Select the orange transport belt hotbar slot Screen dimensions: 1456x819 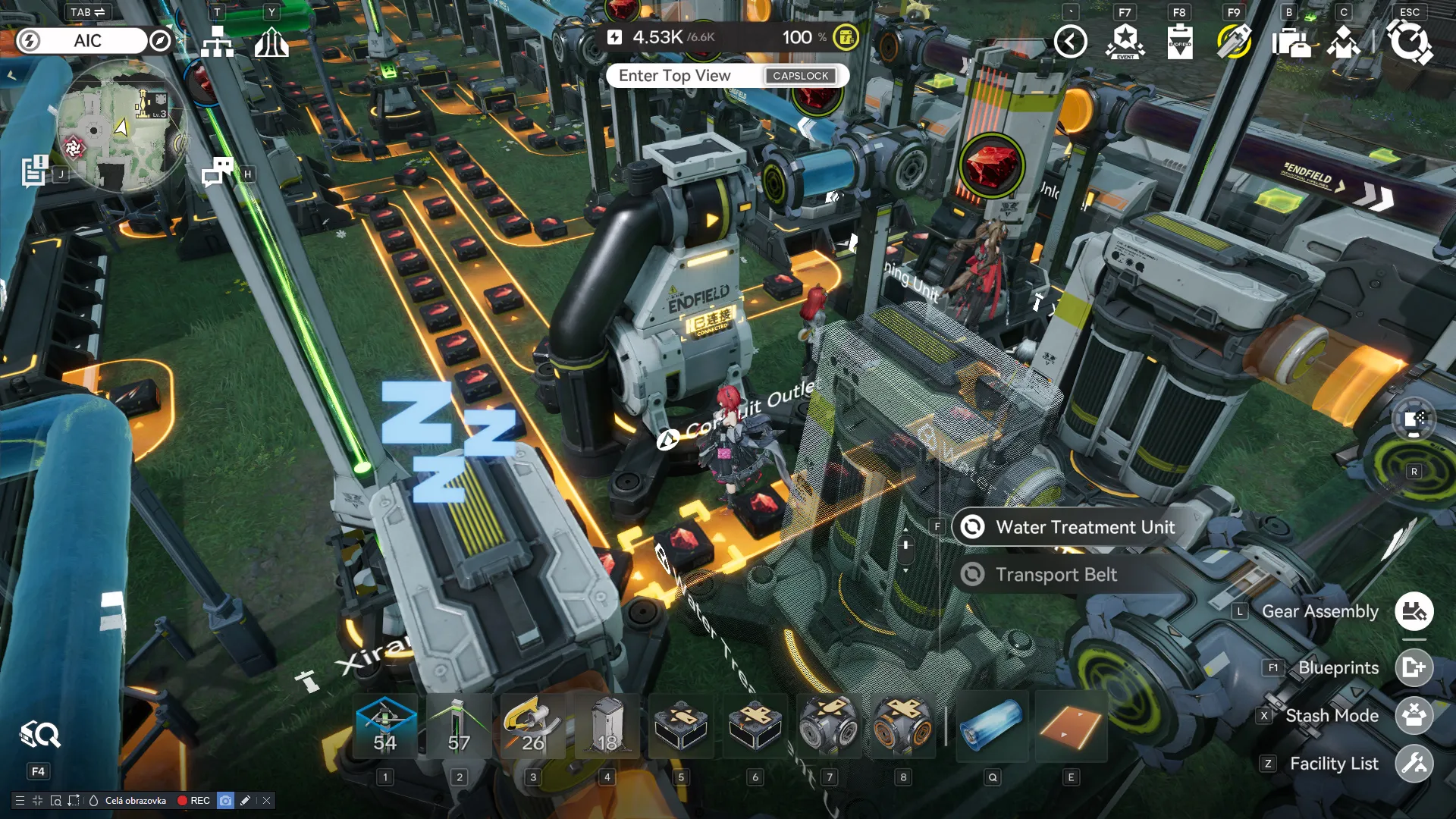click(1070, 726)
